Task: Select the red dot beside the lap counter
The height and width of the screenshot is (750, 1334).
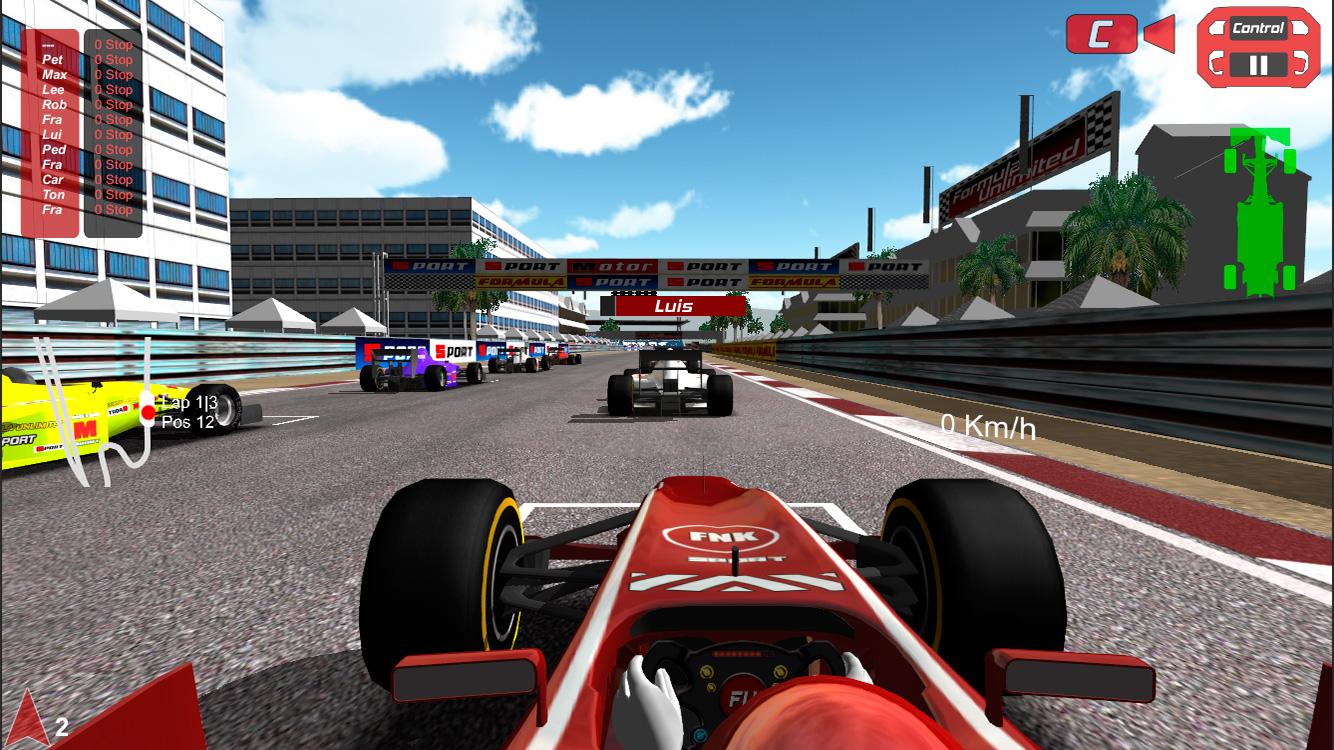Action: coord(148,412)
